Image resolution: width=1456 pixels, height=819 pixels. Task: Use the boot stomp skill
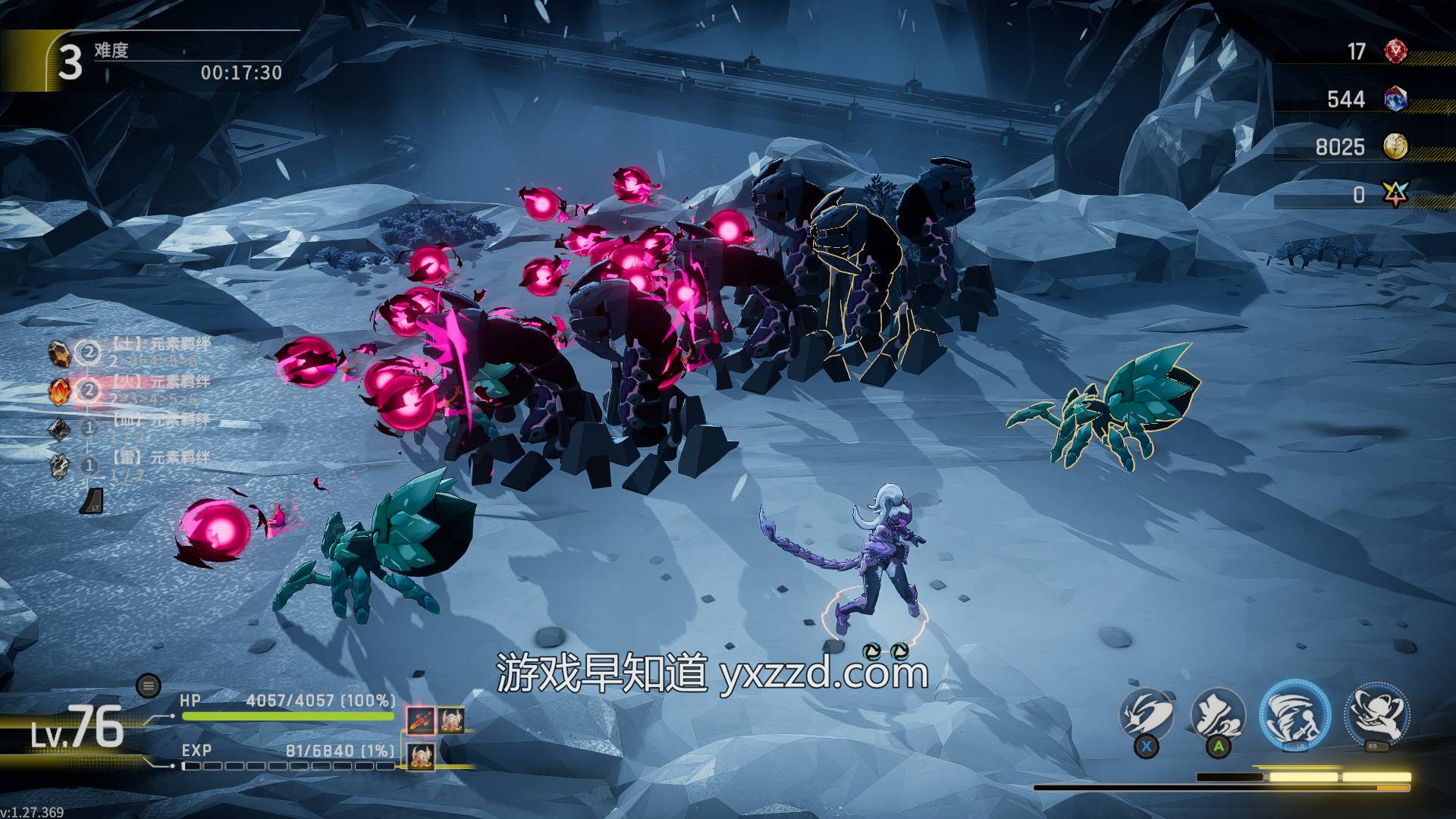[1218, 714]
